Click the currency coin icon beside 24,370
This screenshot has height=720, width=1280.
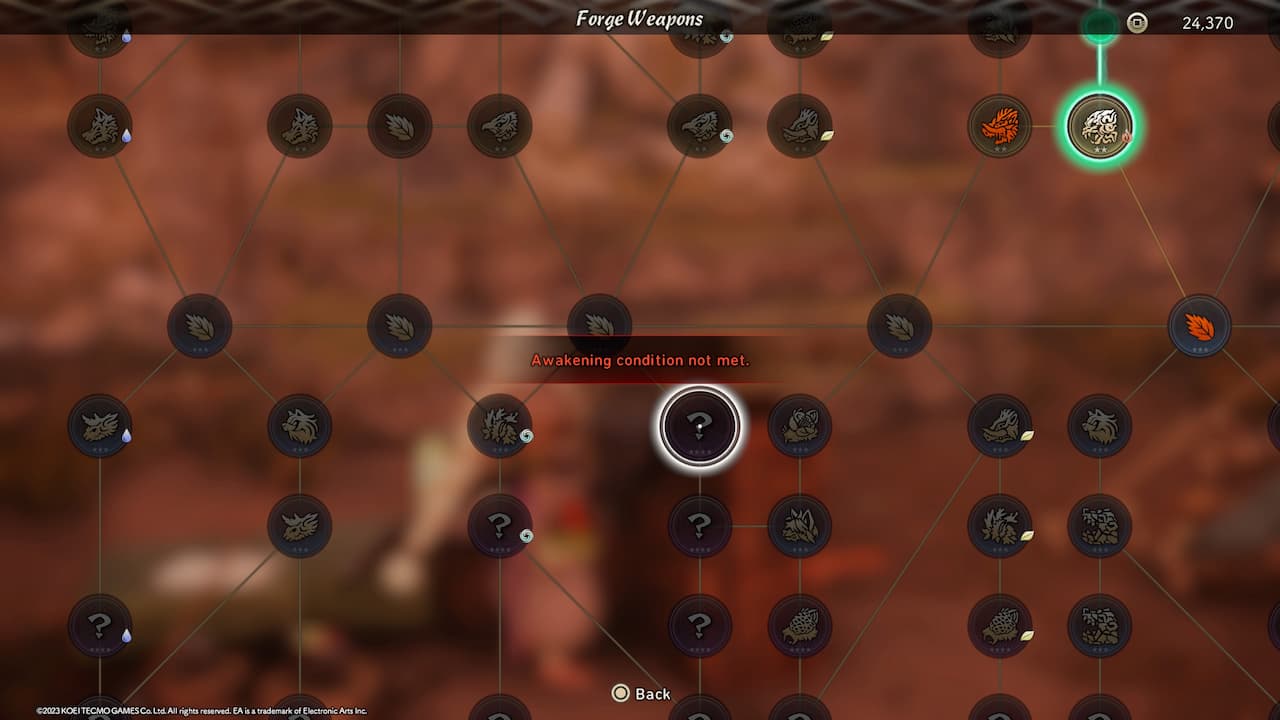[x=1136, y=20]
